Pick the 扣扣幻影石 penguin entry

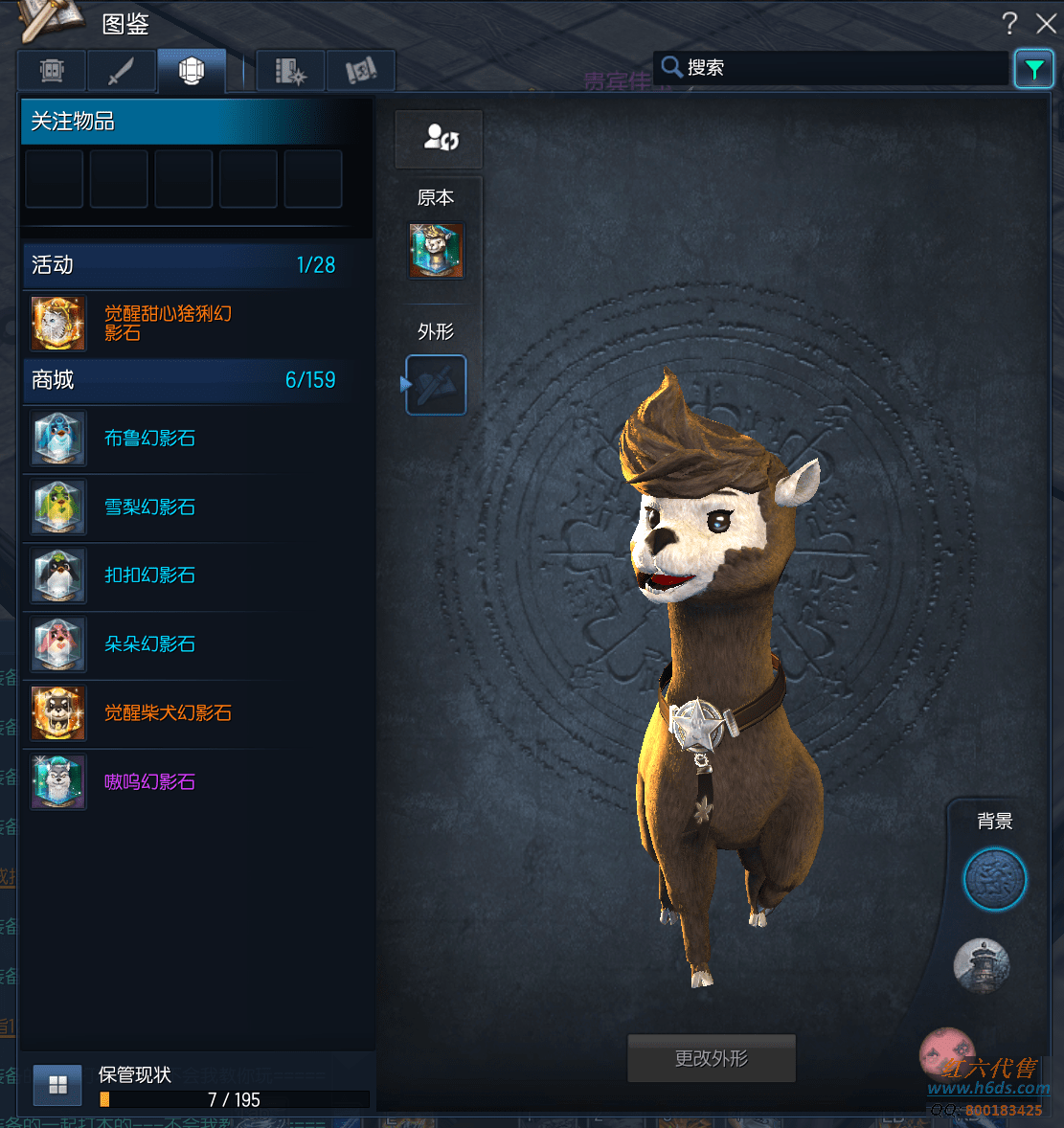pos(149,575)
